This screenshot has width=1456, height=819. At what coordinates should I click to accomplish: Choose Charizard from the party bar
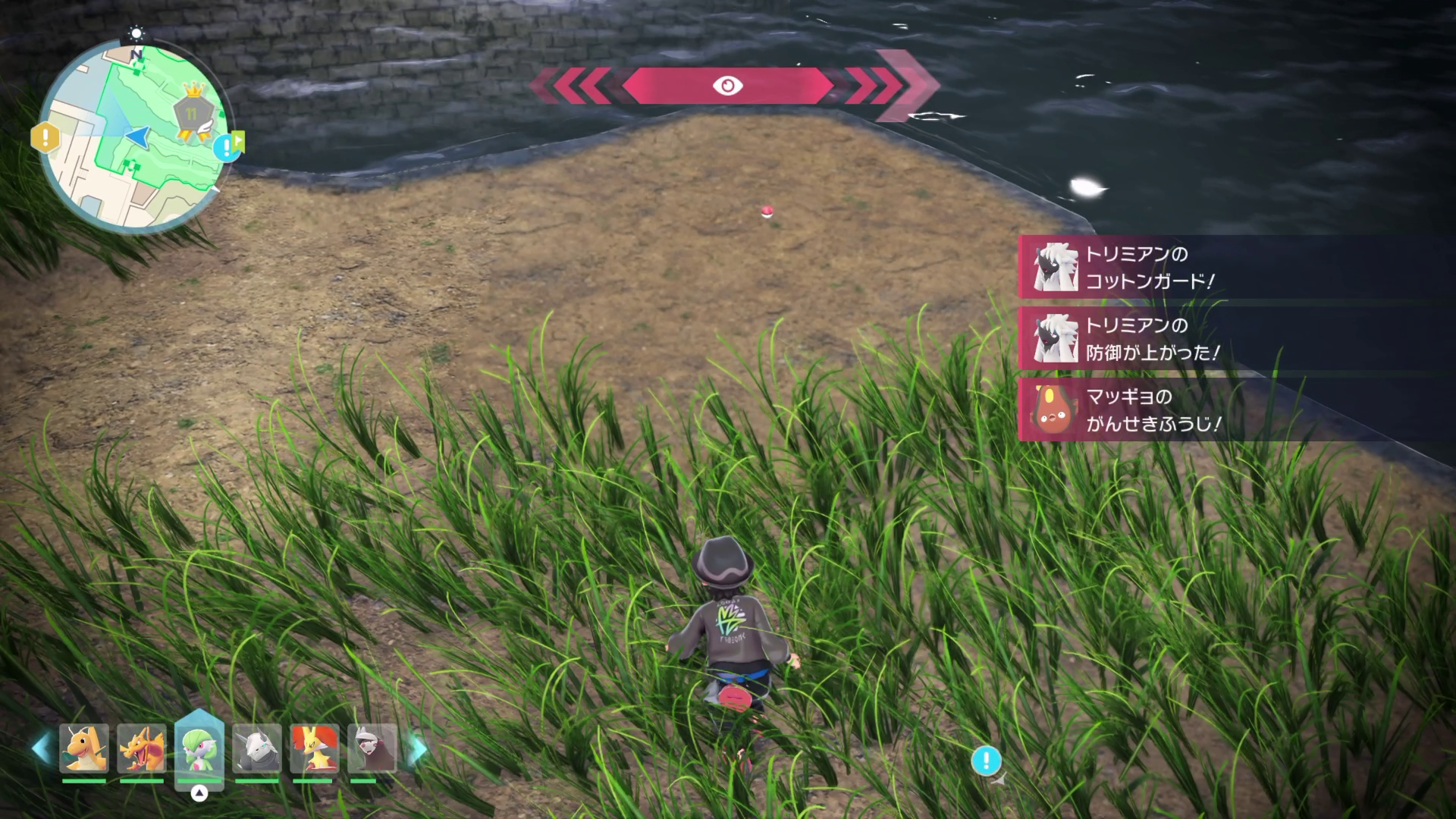[142, 748]
